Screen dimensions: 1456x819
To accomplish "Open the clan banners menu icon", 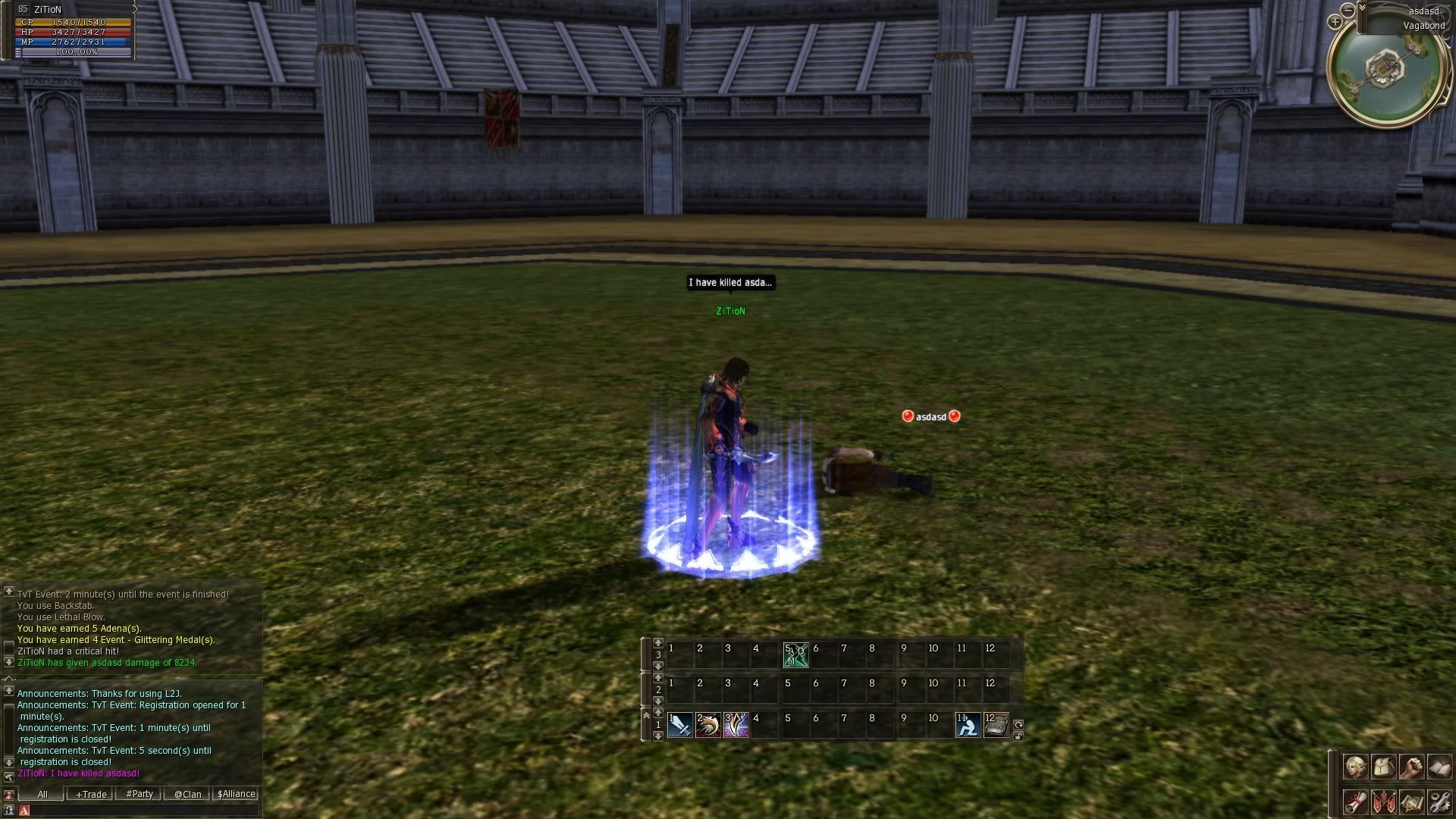I will click(x=1383, y=802).
